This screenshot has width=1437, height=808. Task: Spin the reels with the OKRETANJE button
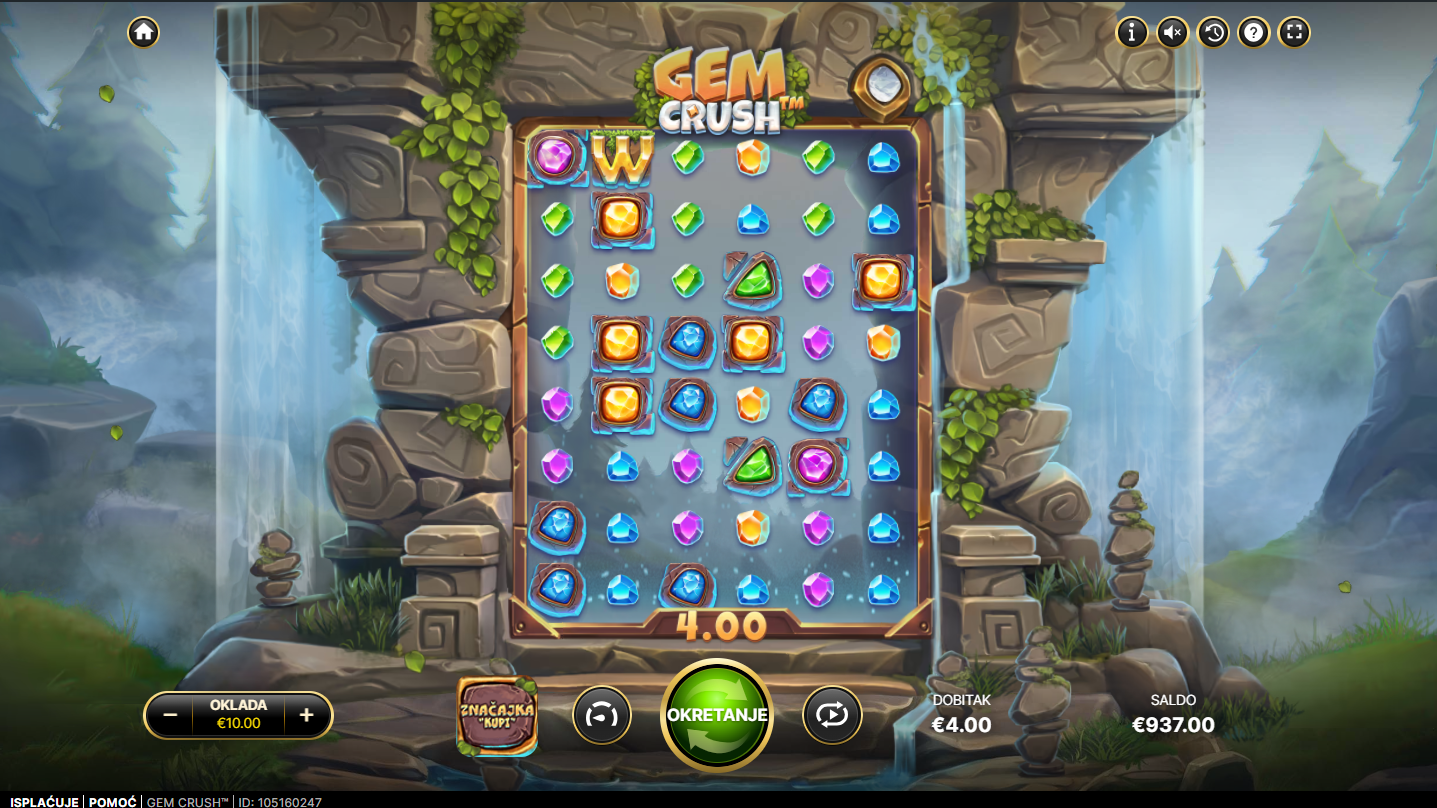tap(717, 715)
